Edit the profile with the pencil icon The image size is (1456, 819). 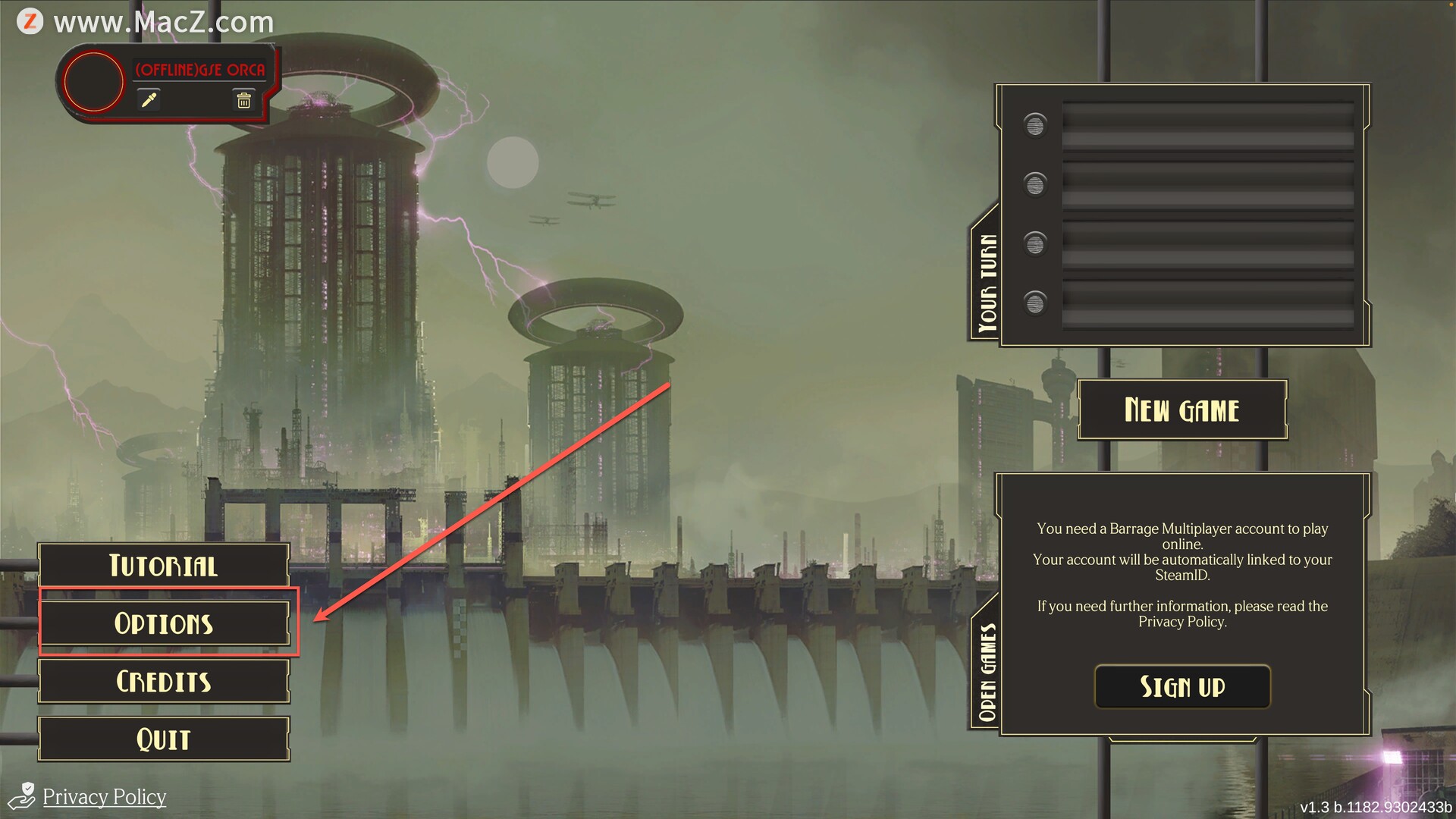click(x=149, y=100)
